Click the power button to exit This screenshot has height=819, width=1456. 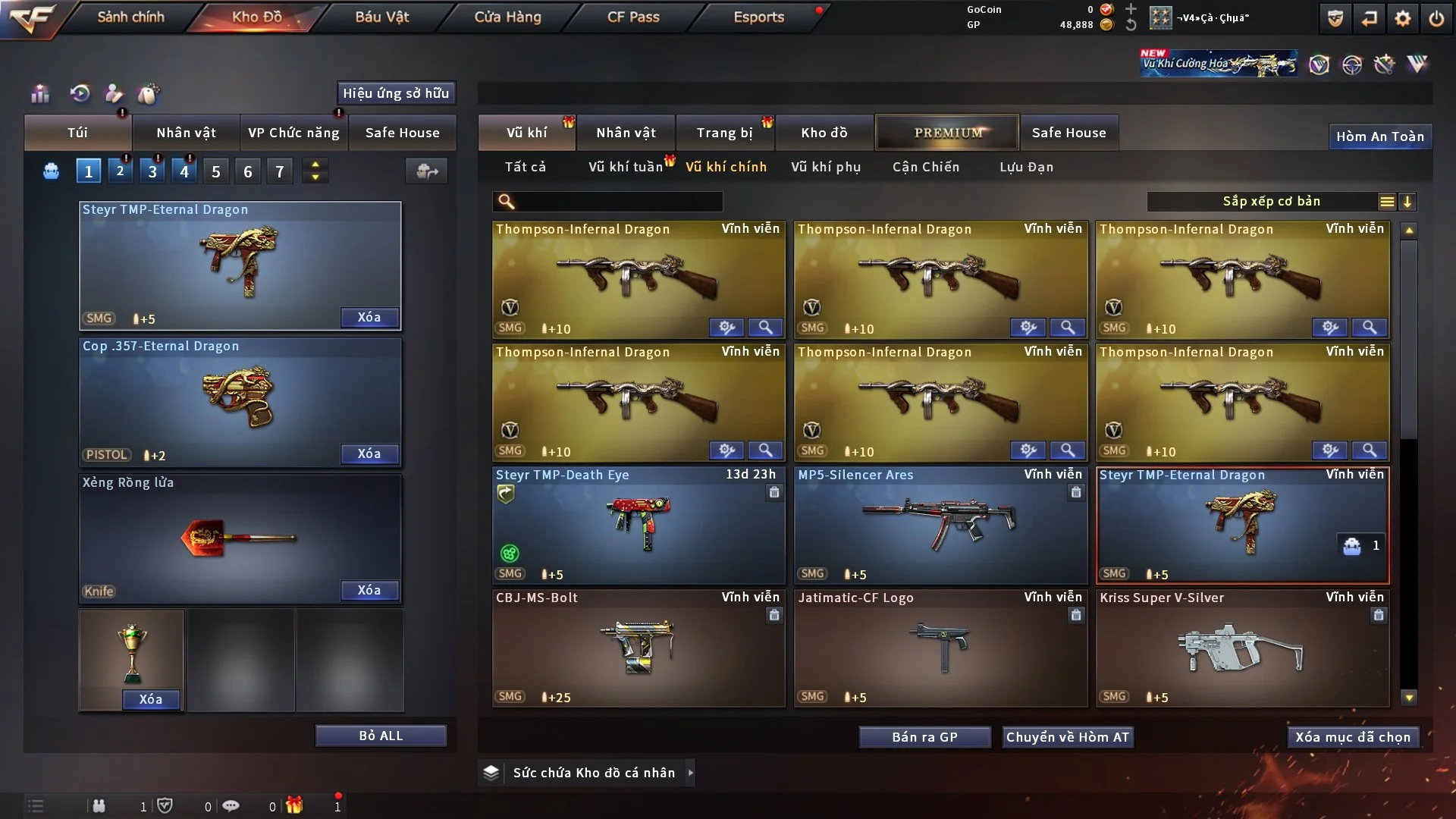tap(1436, 18)
